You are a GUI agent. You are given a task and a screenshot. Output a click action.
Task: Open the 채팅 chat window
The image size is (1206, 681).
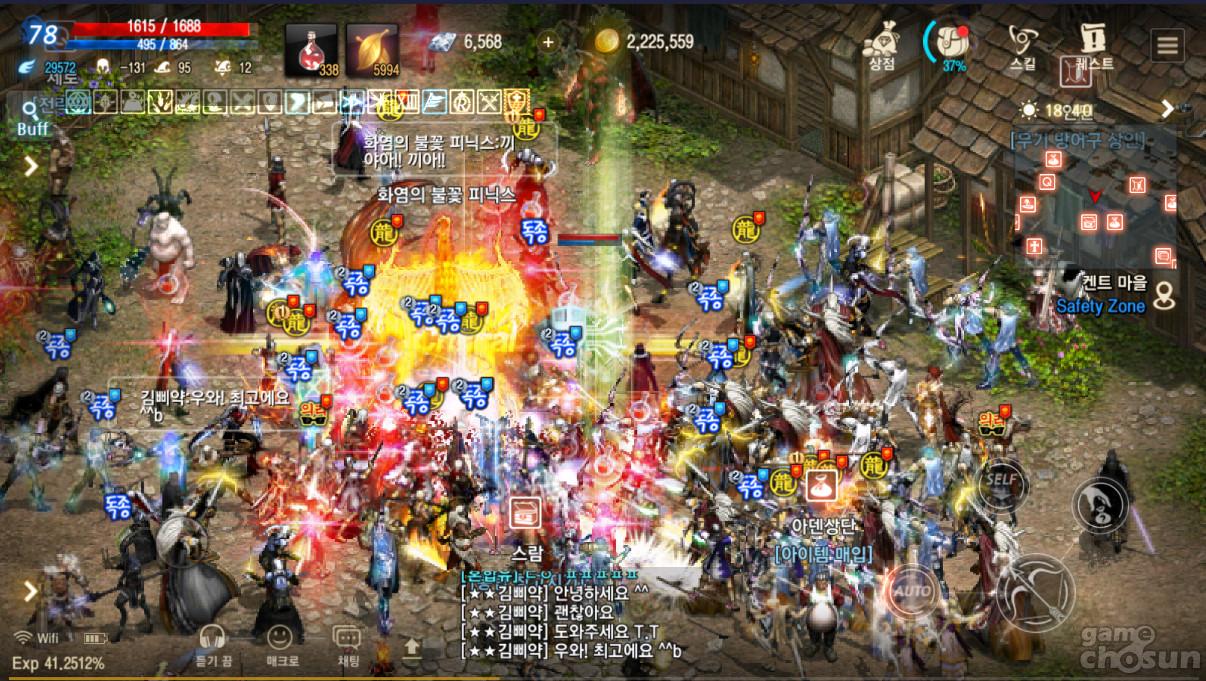(x=346, y=643)
